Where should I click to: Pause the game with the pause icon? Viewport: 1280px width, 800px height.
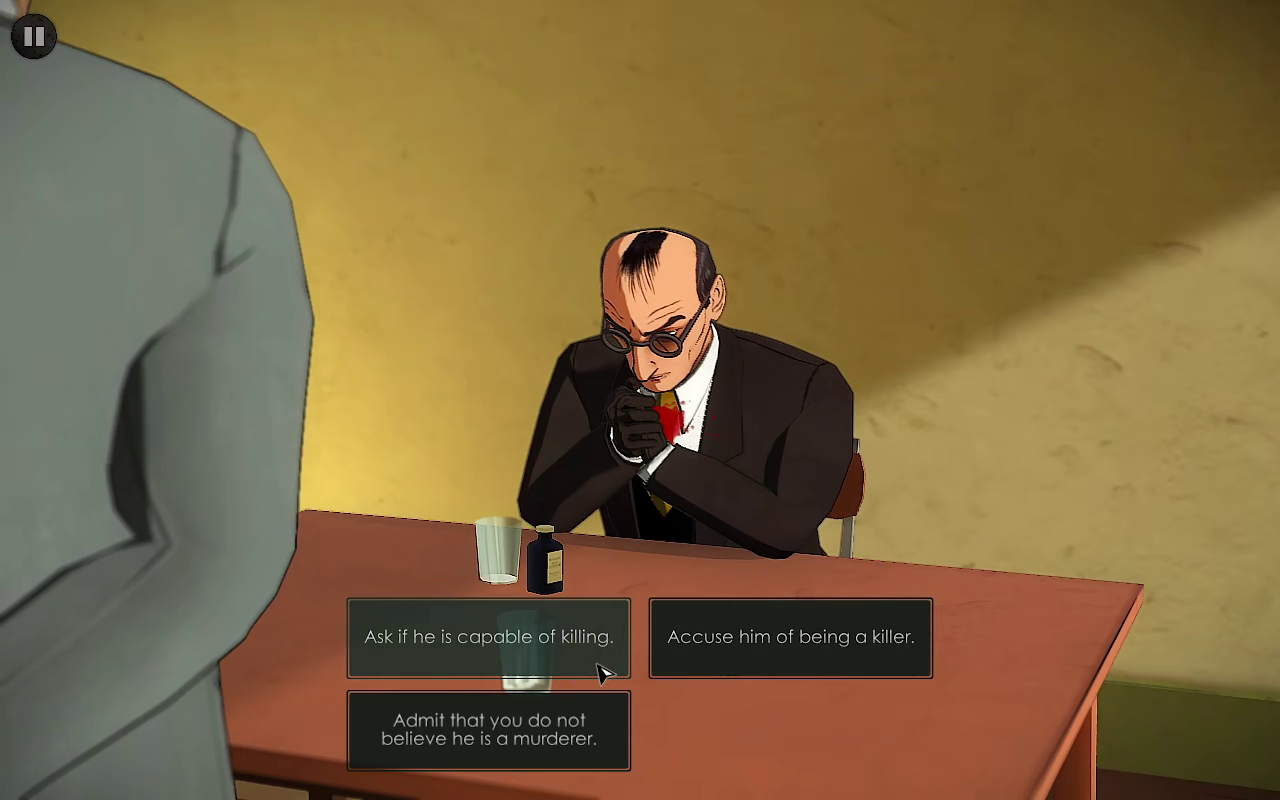(x=33, y=37)
